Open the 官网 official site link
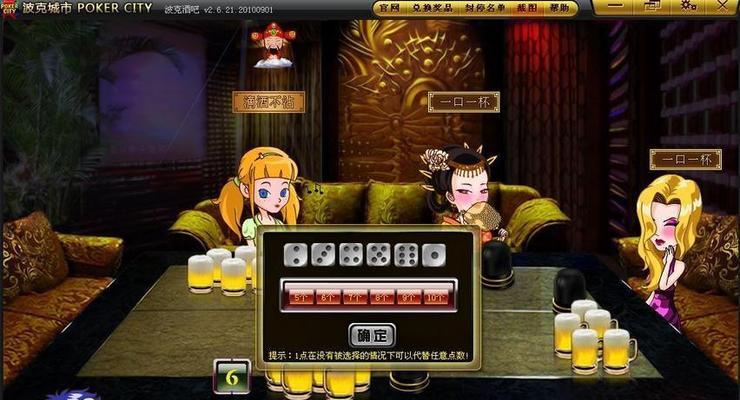The height and width of the screenshot is (400, 740). click(x=391, y=8)
